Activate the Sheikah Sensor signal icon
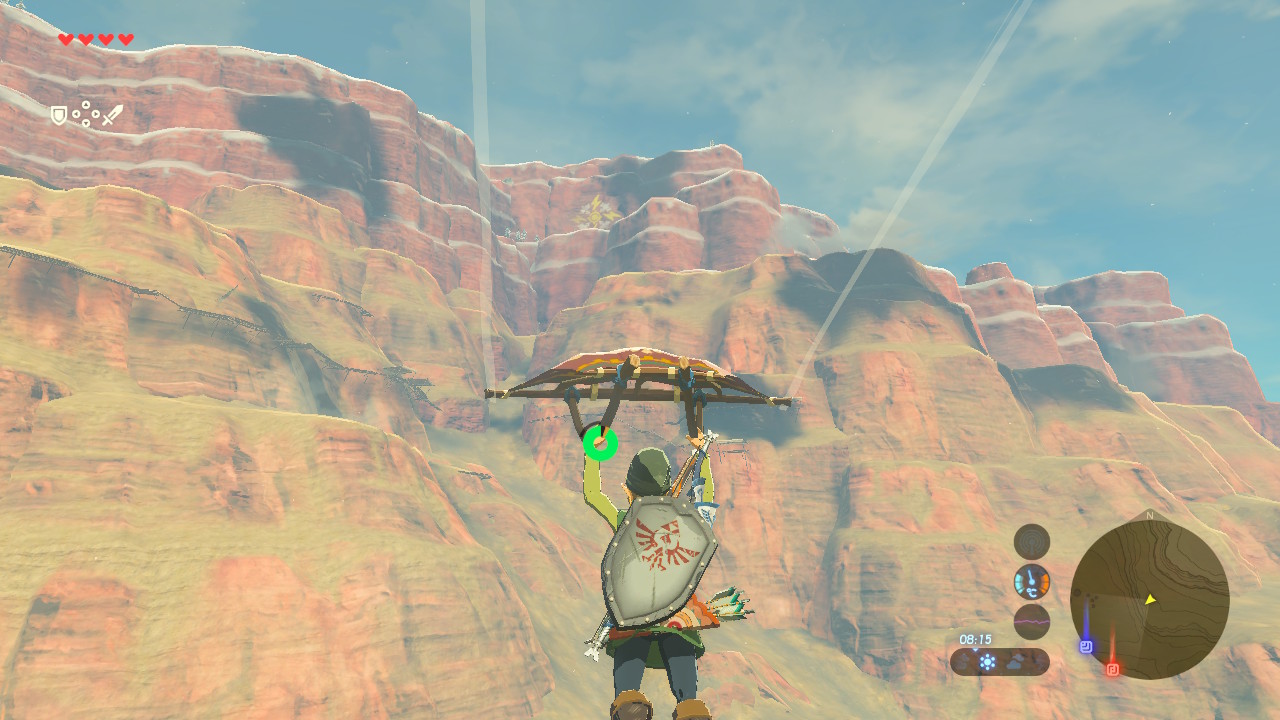Viewport: 1280px width, 720px height. pos(1032,542)
